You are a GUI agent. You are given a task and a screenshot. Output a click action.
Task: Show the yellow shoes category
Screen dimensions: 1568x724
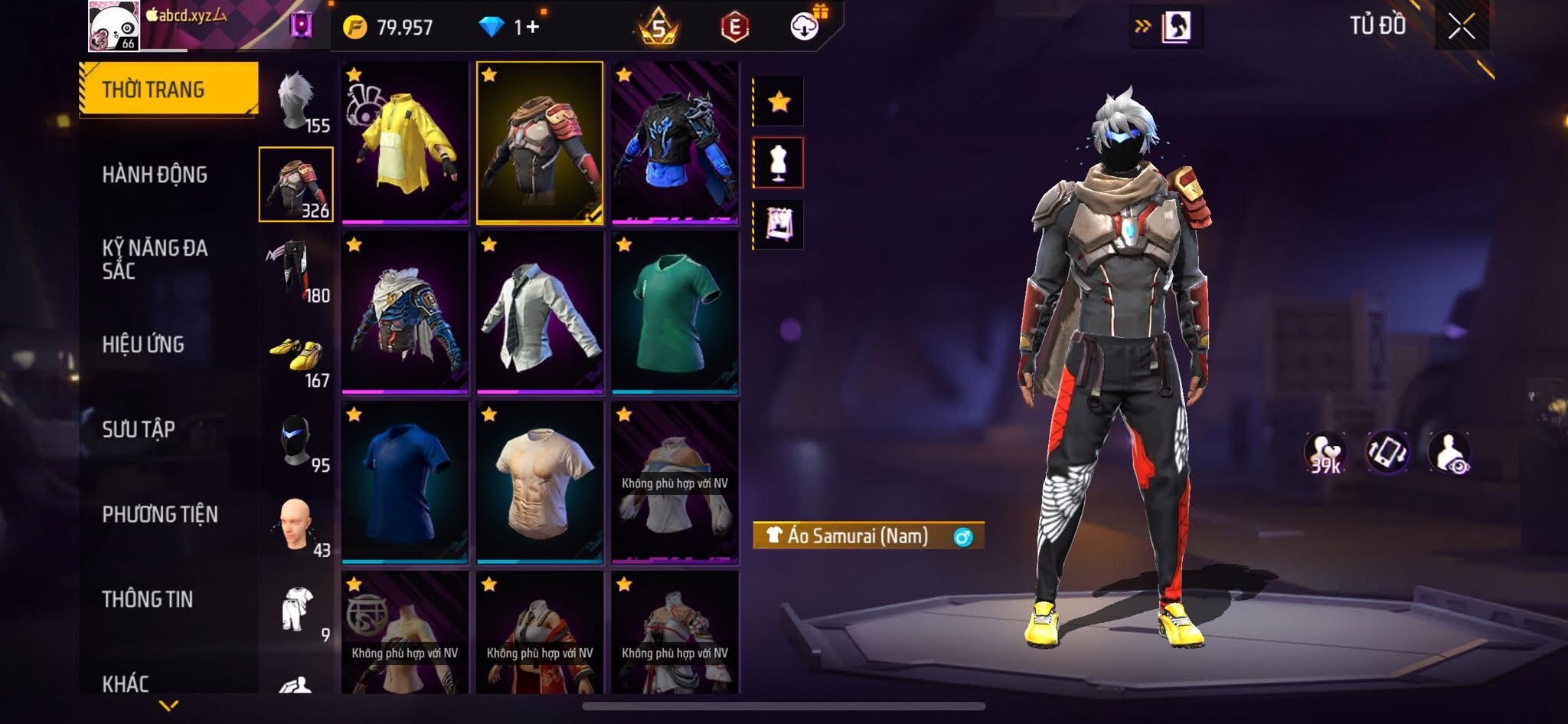pos(297,357)
